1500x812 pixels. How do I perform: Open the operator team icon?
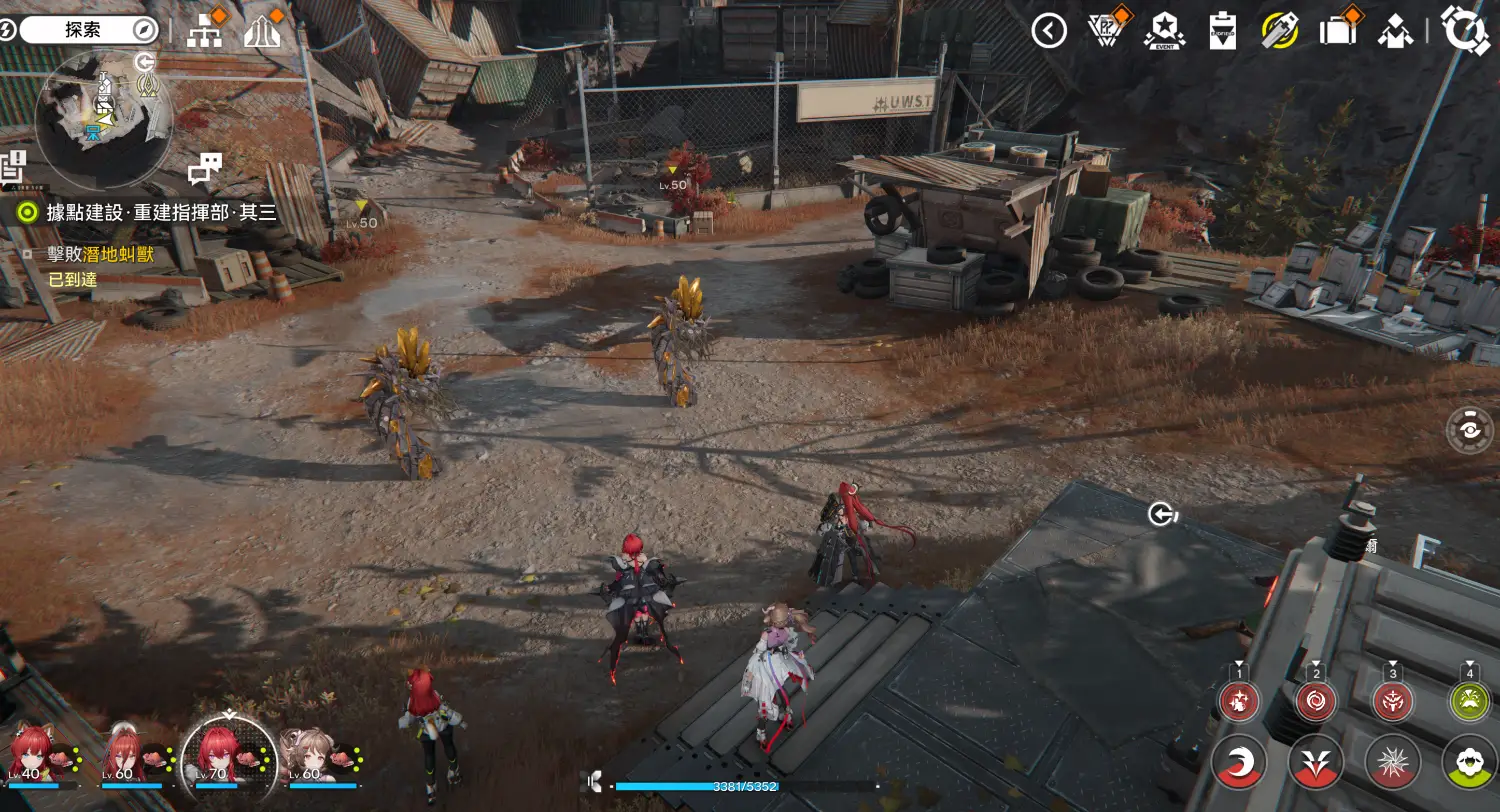(x=1394, y=32)
